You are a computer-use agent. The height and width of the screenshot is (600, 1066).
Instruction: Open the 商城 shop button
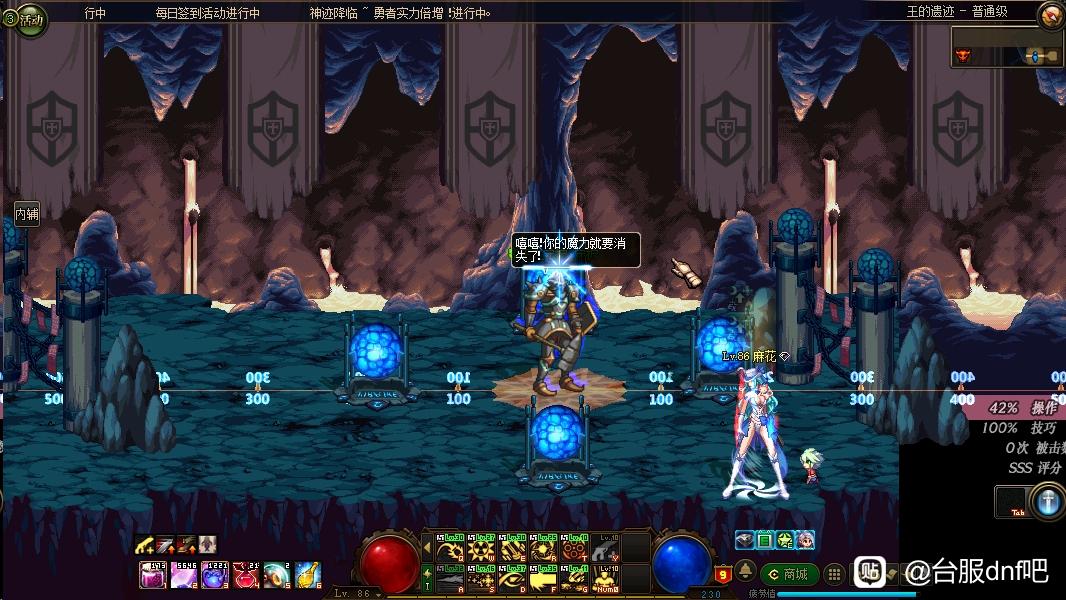(x=789, y=574)
